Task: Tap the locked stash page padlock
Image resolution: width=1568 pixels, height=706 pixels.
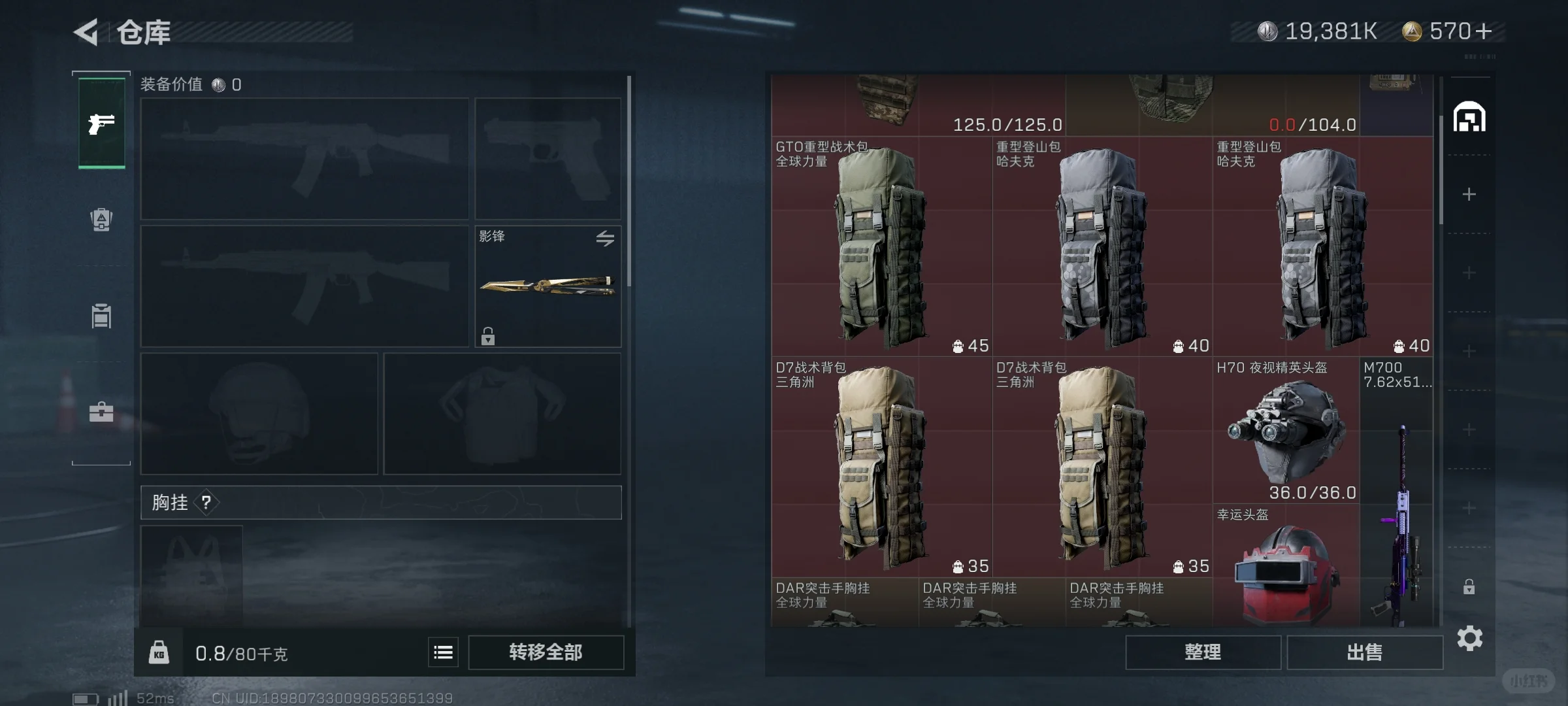Action: point(1469,586)
